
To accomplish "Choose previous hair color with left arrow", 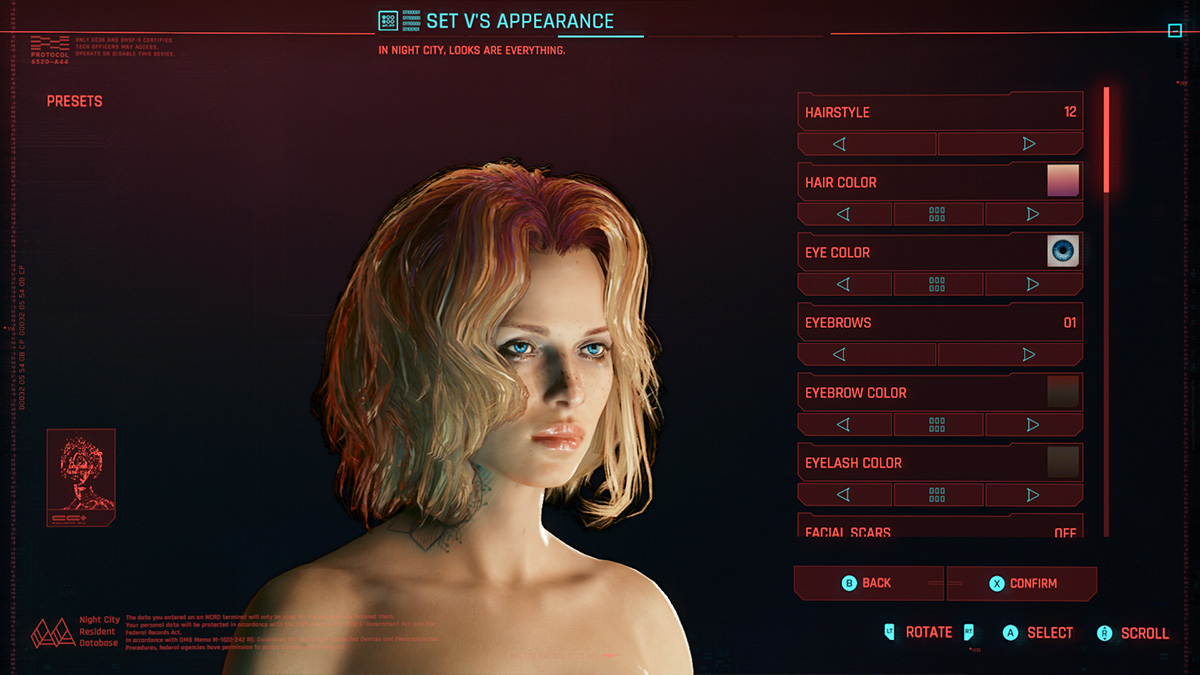I will (844, 214).
